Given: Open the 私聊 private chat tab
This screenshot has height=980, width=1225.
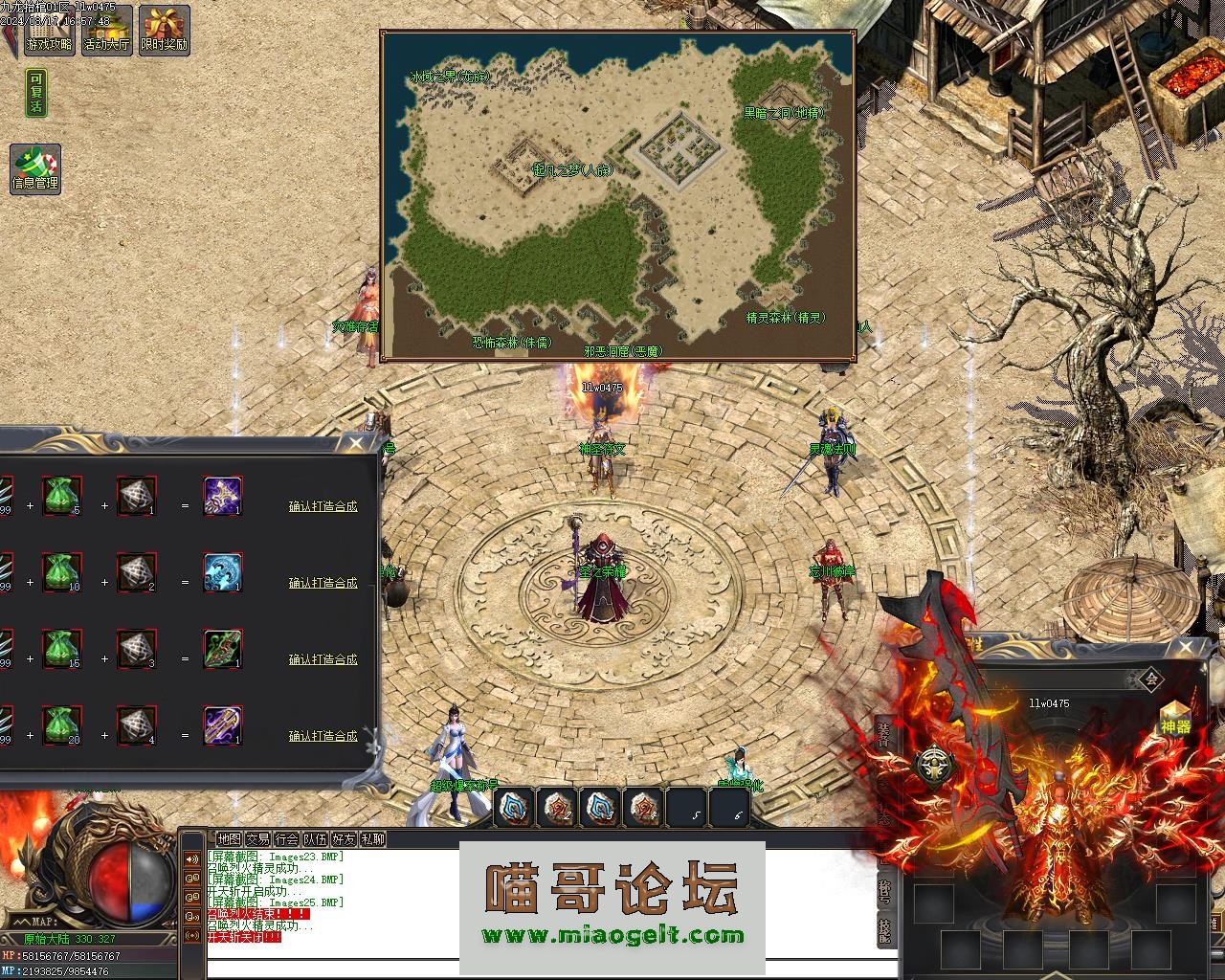Looking at the screenshot, I should tap(372, 839).
